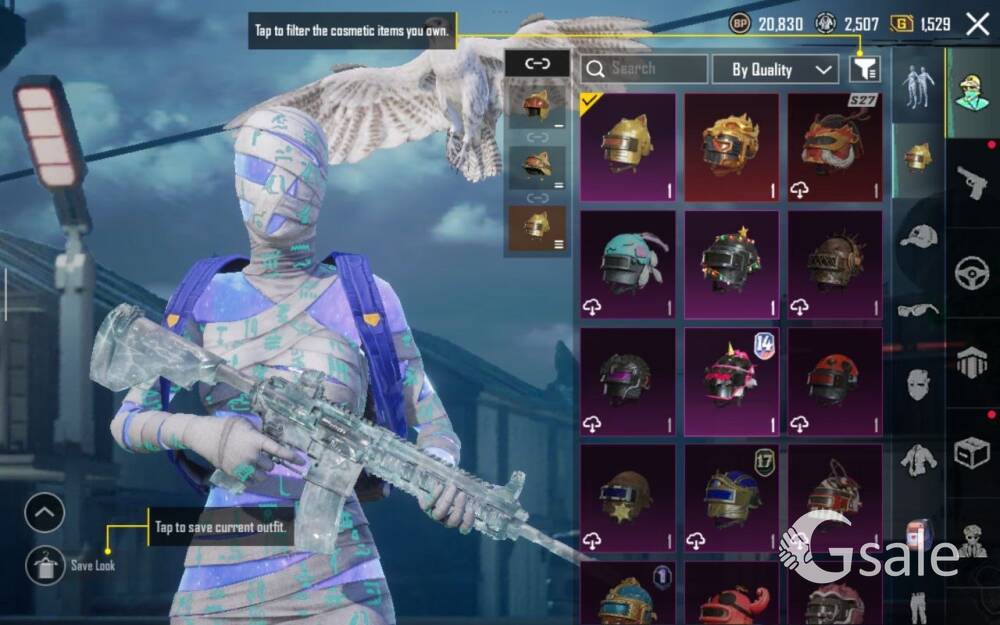Focus the Search input field
1000x625 pixels.
coord(644,69)
